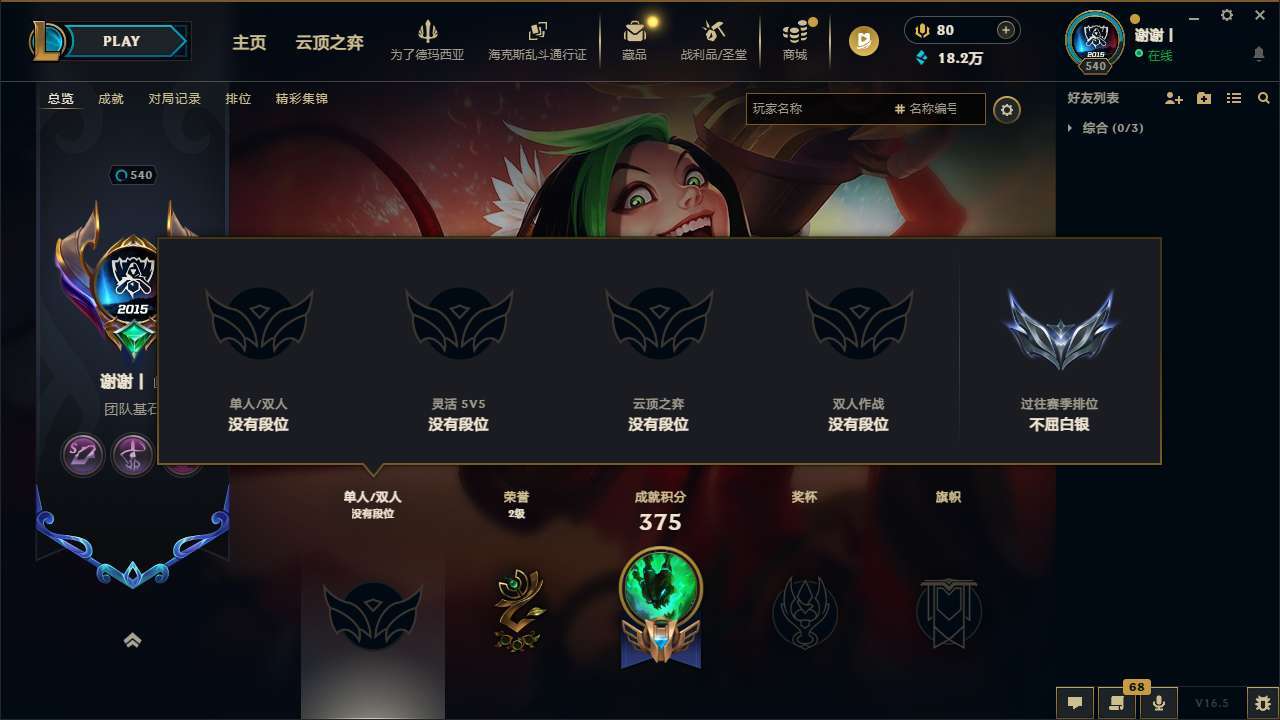Click the plus button next to currency
1280x720 pixels.
pyautogui.click(x=1007, y=29)
